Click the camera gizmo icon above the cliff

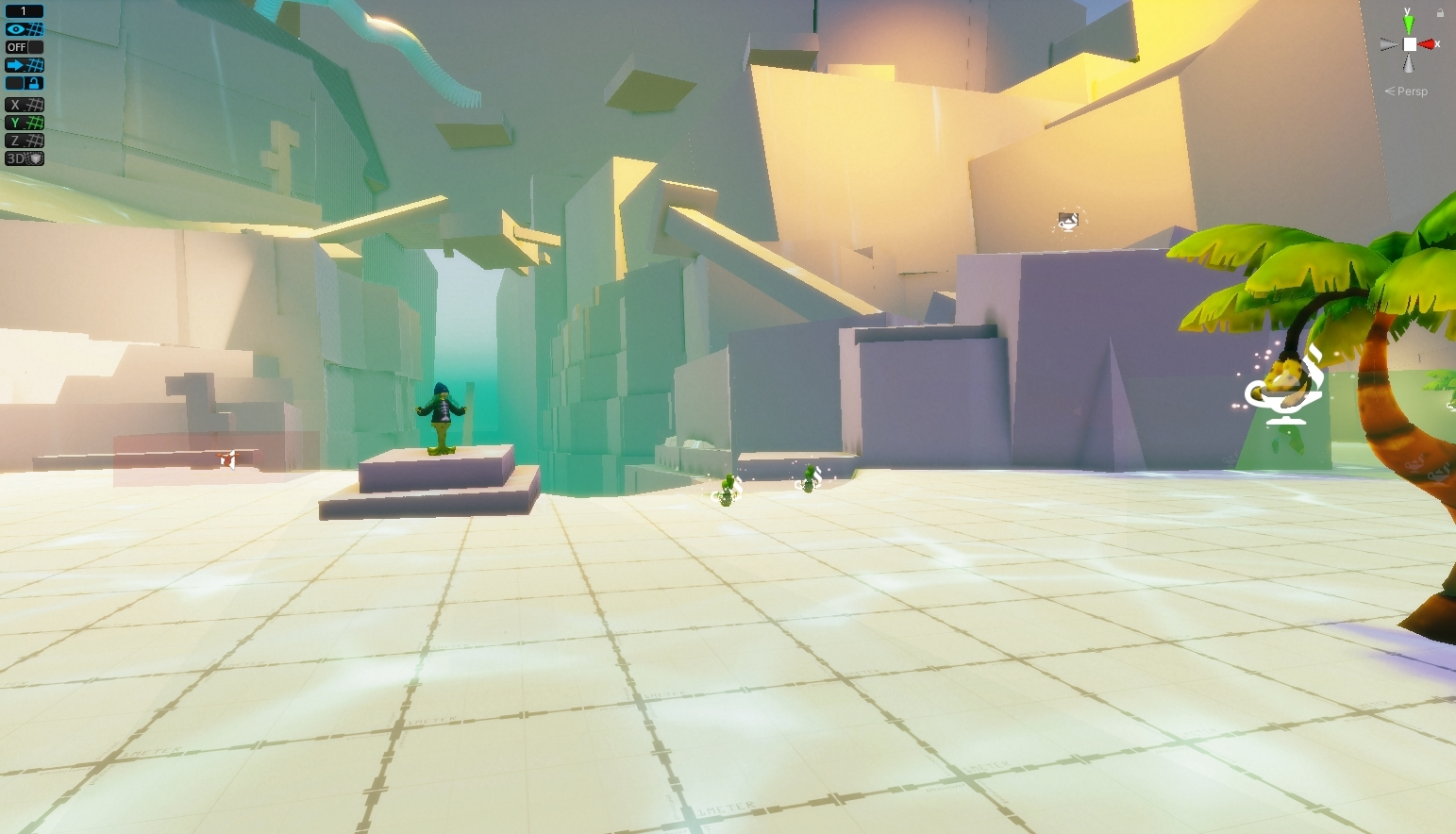1067,220
